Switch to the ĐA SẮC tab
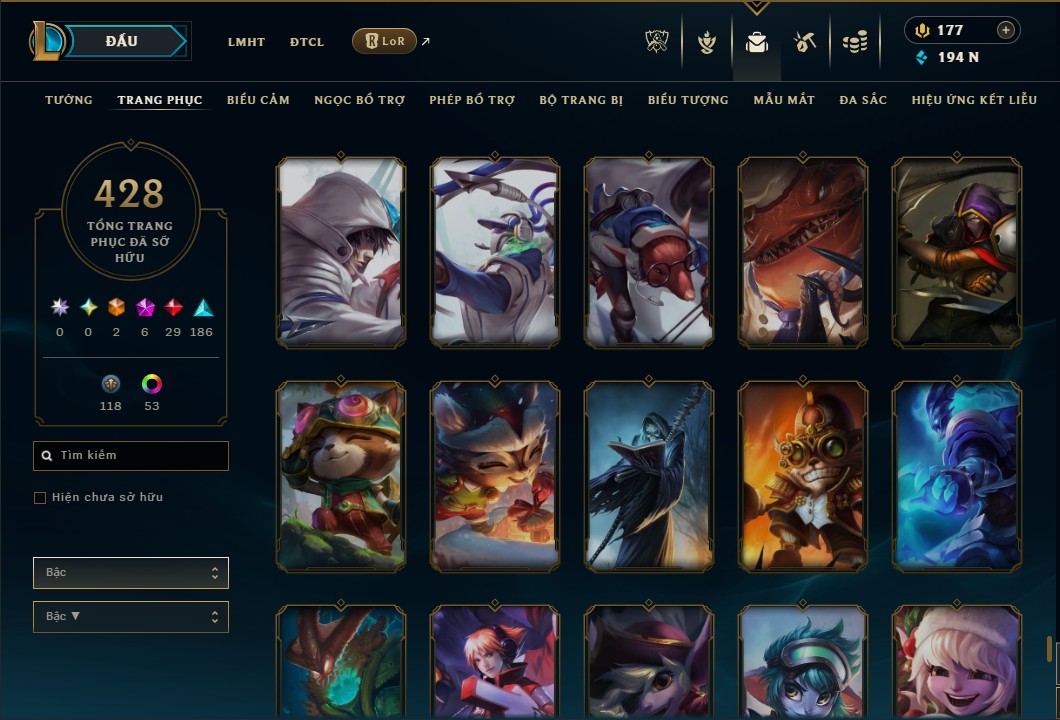This screenshot has width=1060, height=720. click(x=863, y=100)
